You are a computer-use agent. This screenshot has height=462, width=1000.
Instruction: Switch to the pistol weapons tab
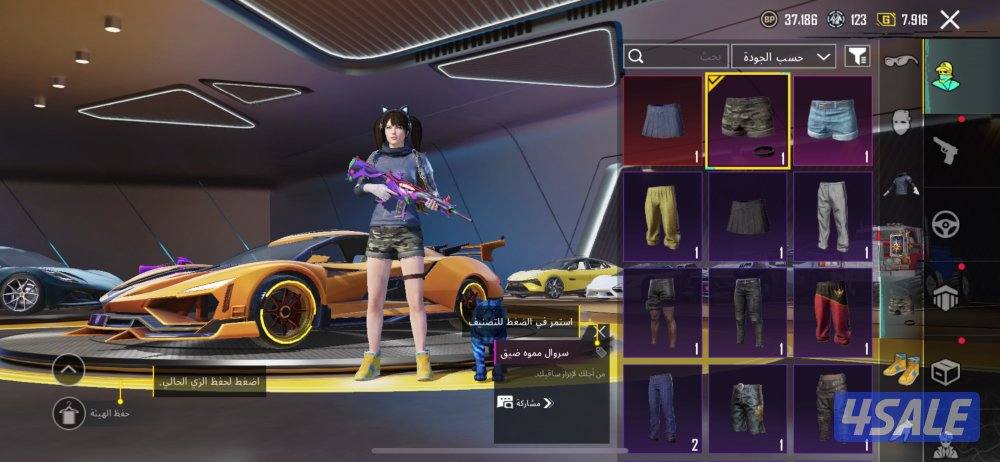click(946, 150)
